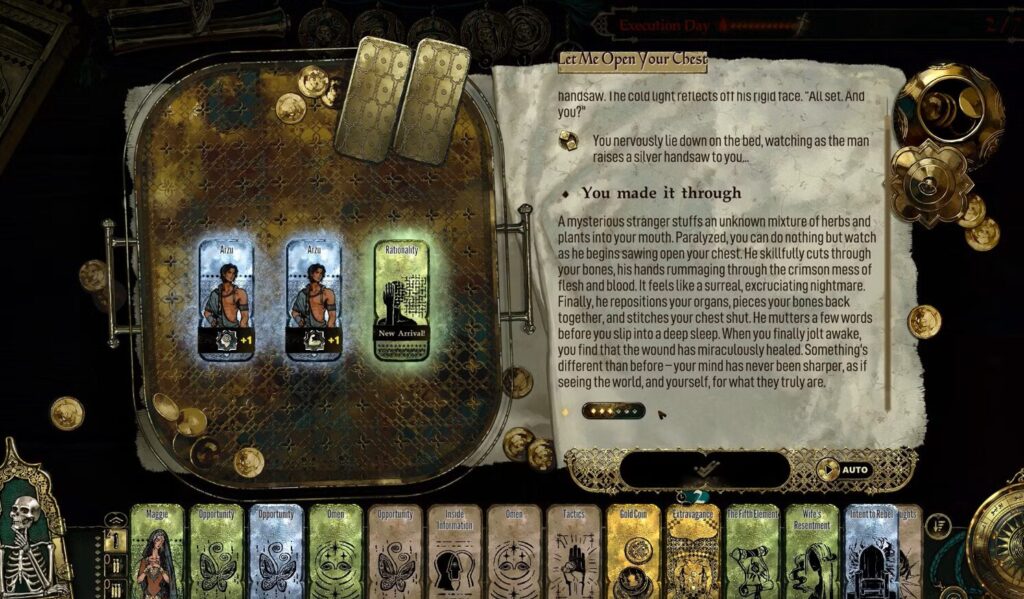Viewport: 1024px width, 599px height.
Task: Select the Gold Coin card
Action: pyautogui.click(x=633, y=552)
